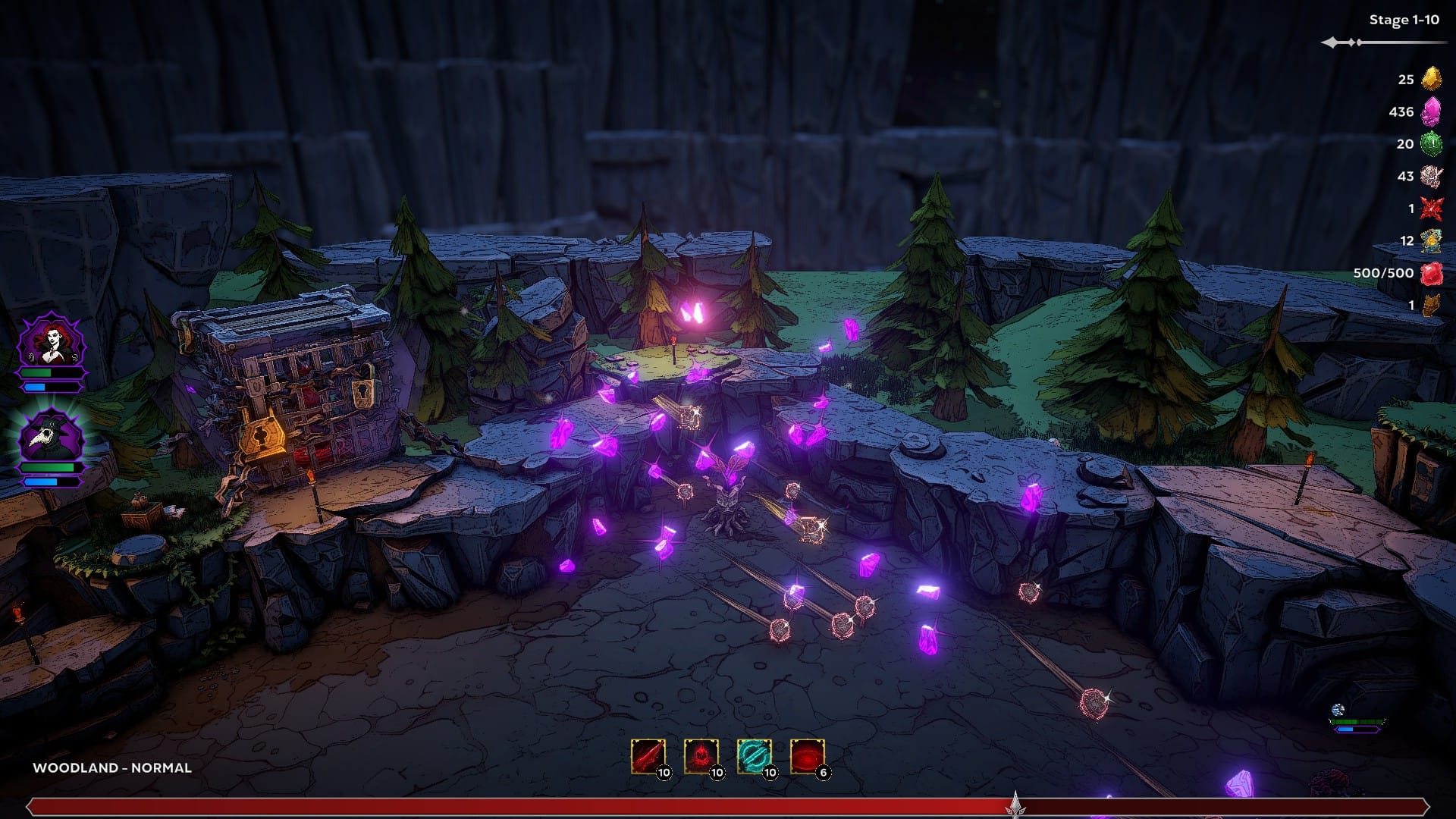Click the red blood gem capacity icon

point(1431,273)
